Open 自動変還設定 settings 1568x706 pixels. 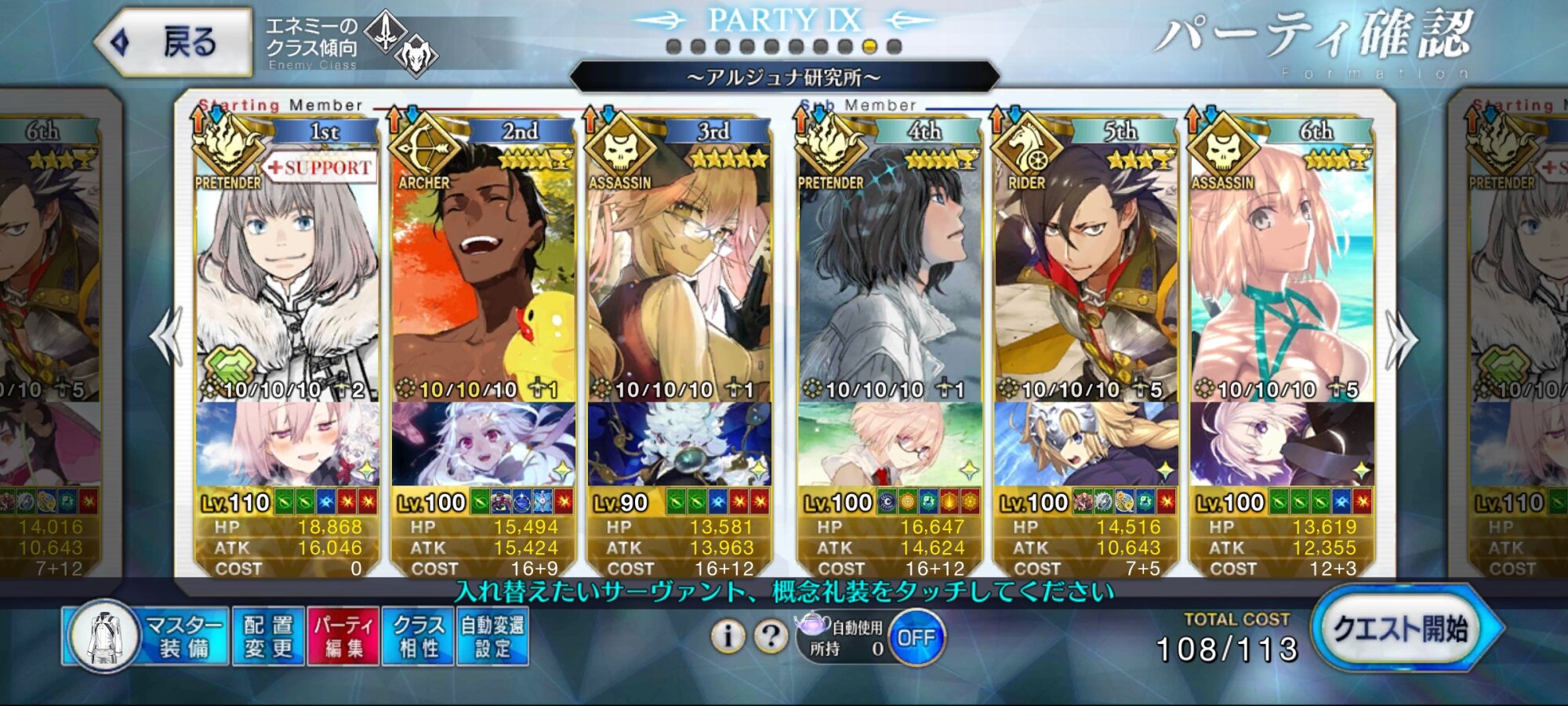492,636
